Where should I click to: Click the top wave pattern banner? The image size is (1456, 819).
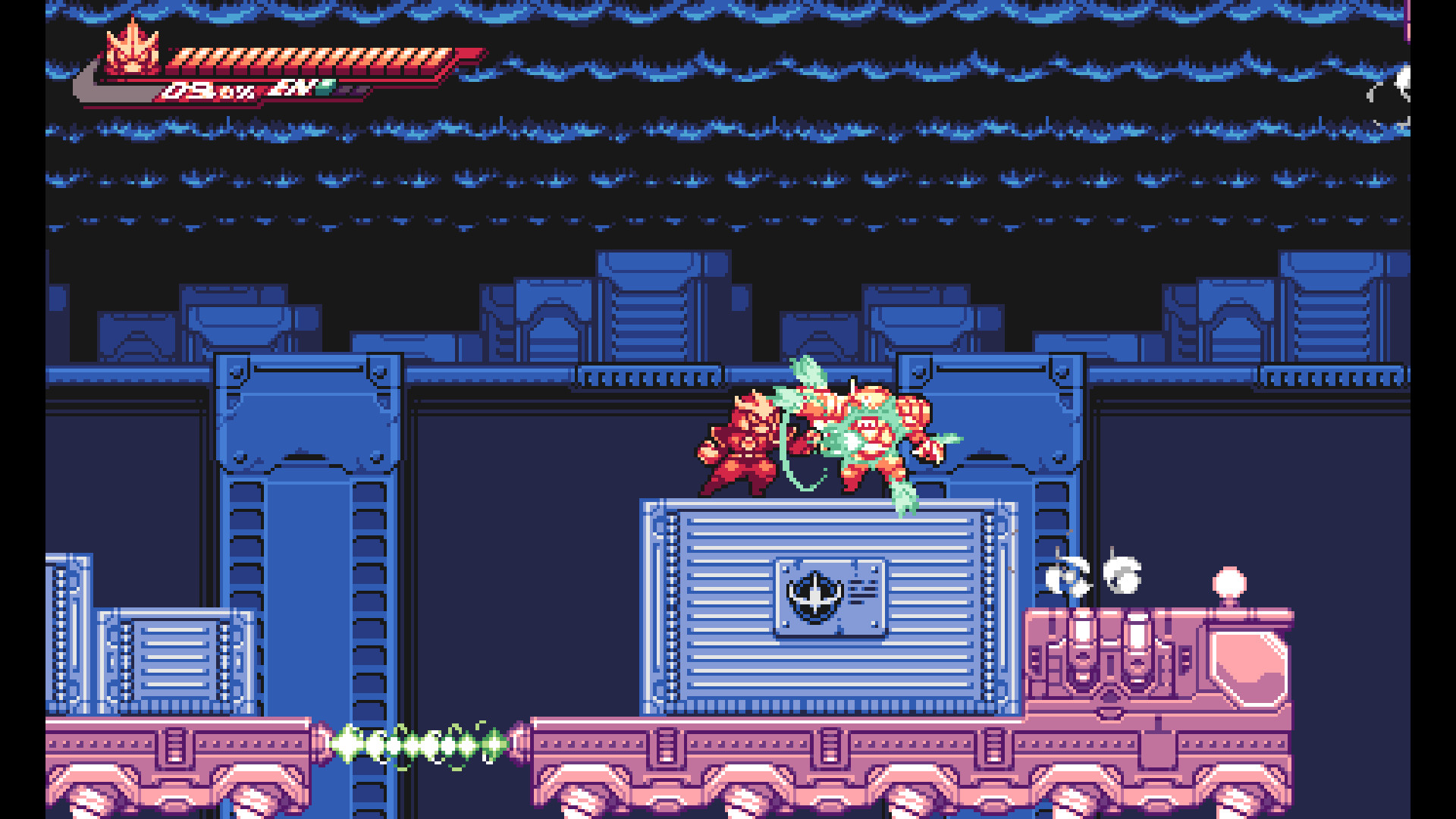pos(728,11)
